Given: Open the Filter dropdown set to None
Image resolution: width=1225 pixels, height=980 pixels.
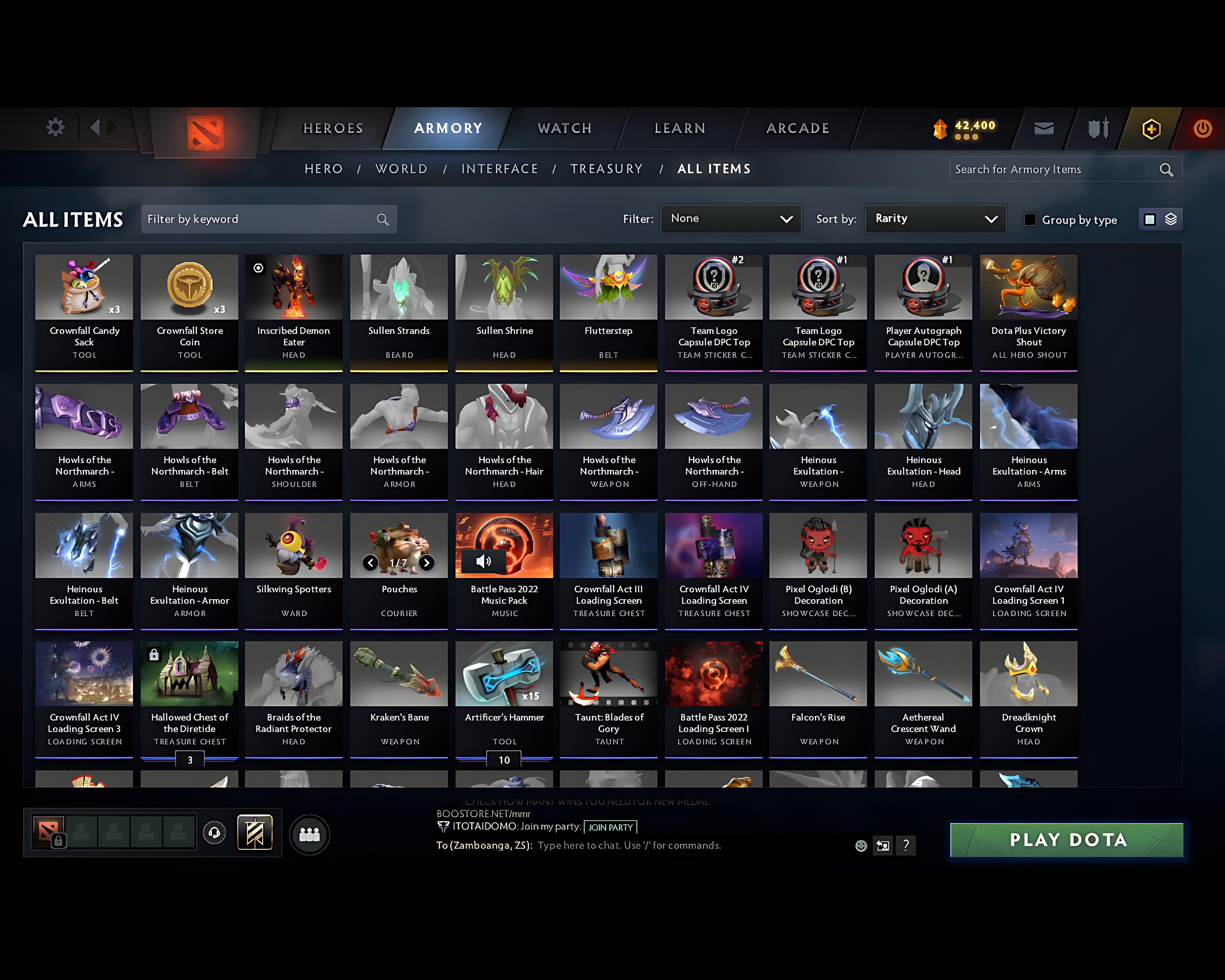Looking at the screenshot, I should point(731,219).
